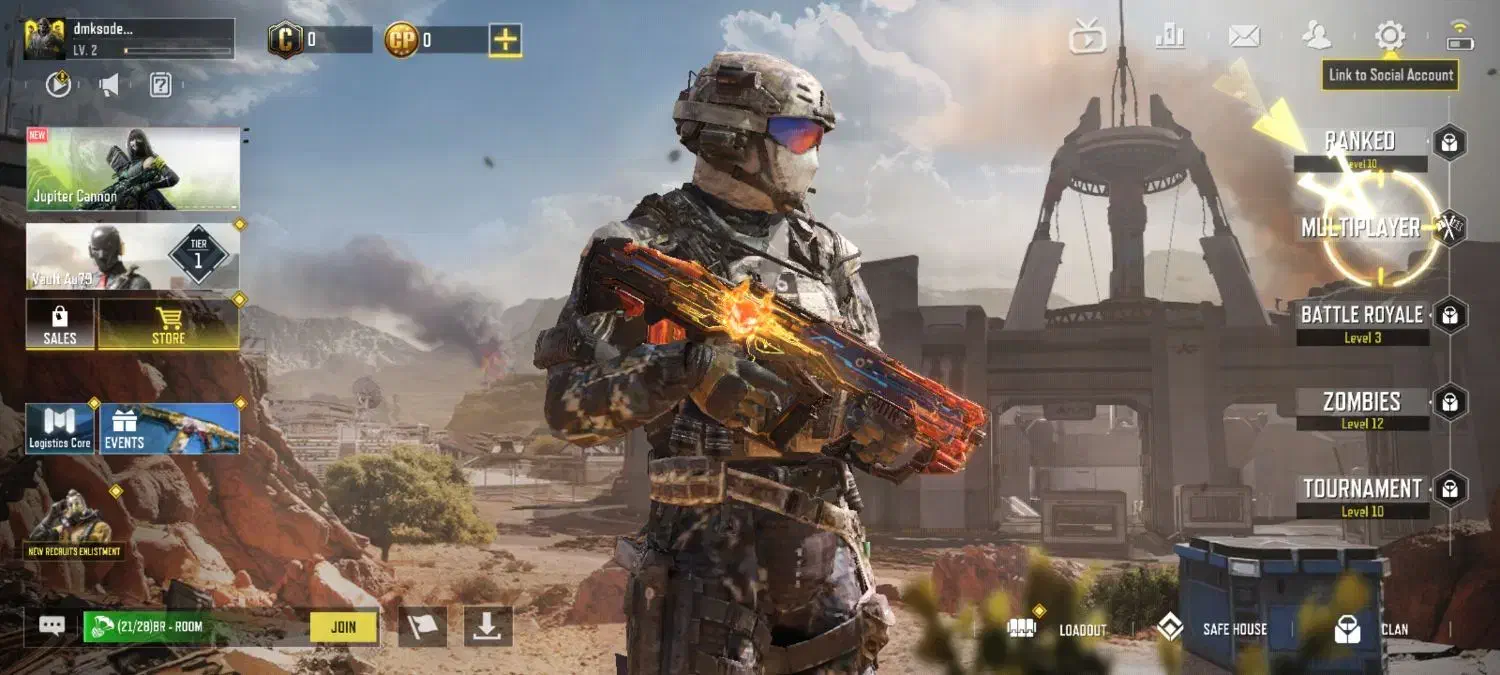The height and width of the screenshot is (675, 1500).
Task: Open the leaderboard bar chart icon
Action: 1169,37
